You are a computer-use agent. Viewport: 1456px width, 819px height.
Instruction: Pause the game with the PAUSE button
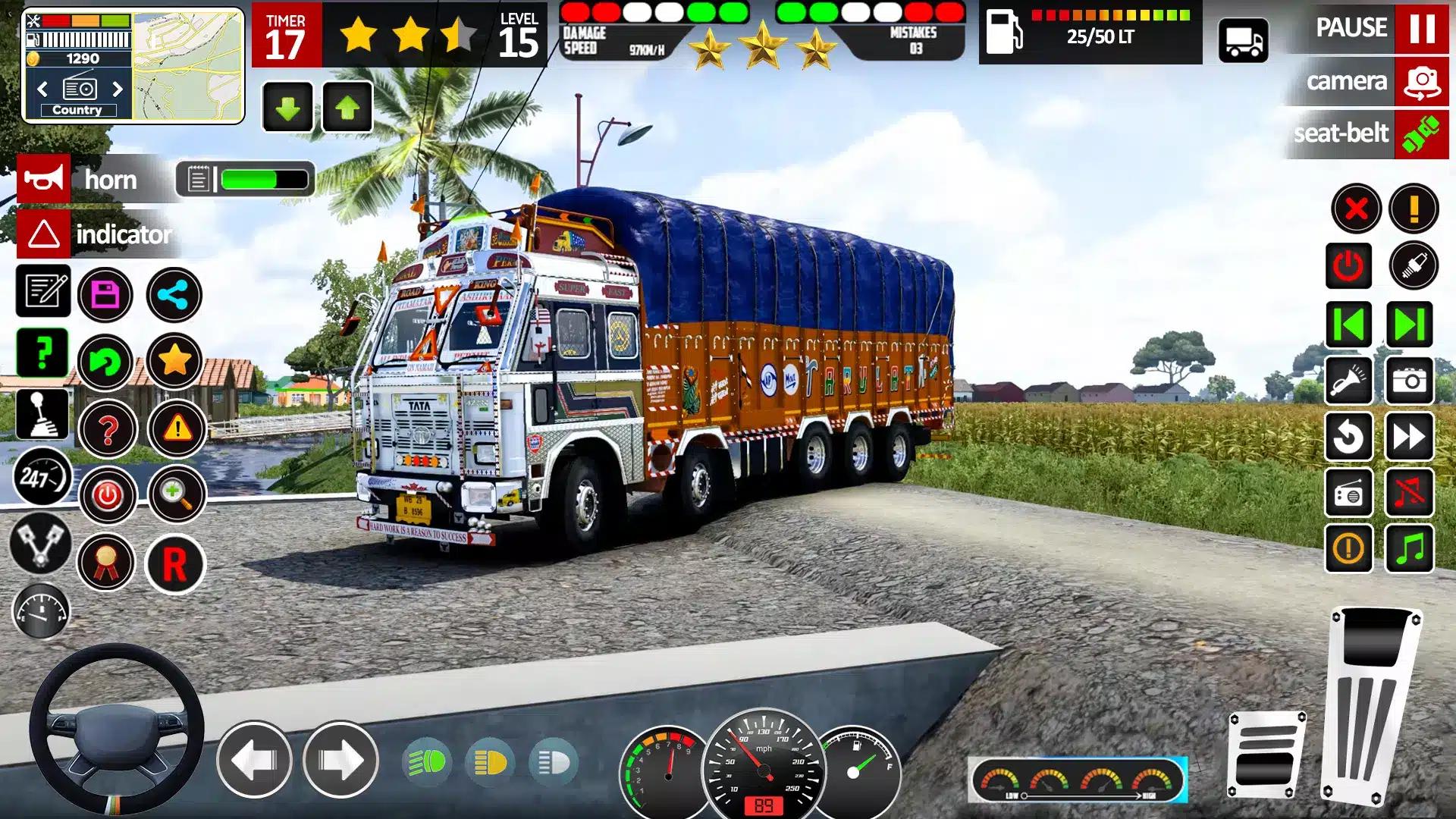pyautogui.click(x=1421, y=28)
